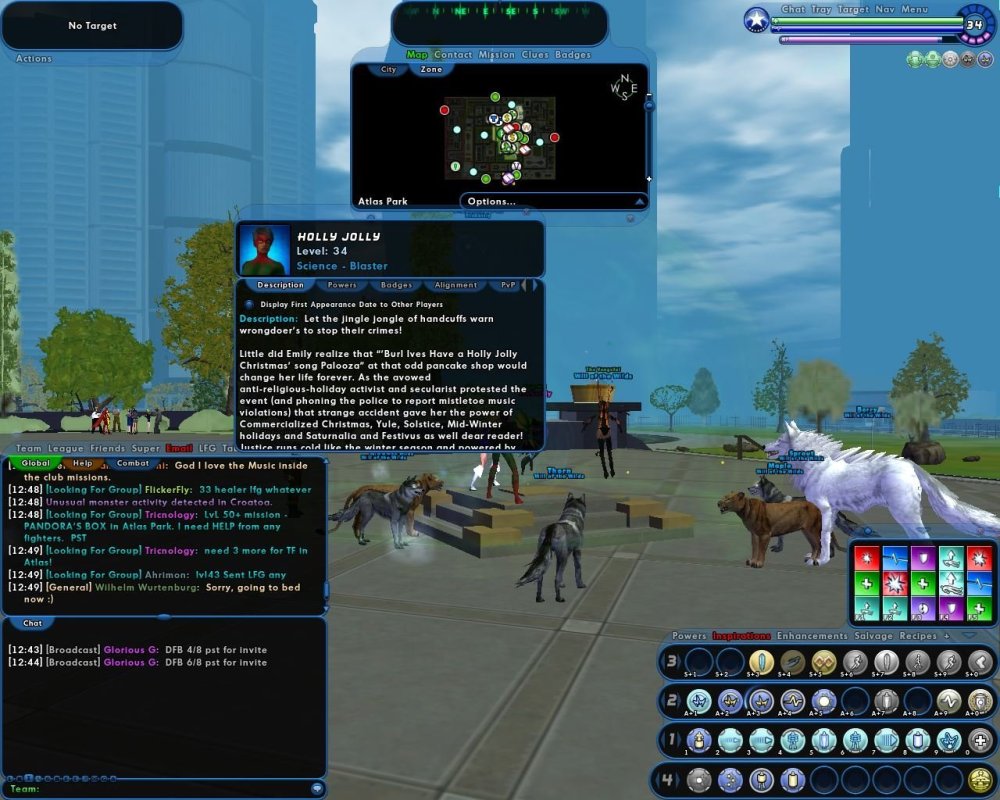Toggle the Tray window from the top bar
The height and width of the screenshot is (800, 1000).
[x=821, y=10]
